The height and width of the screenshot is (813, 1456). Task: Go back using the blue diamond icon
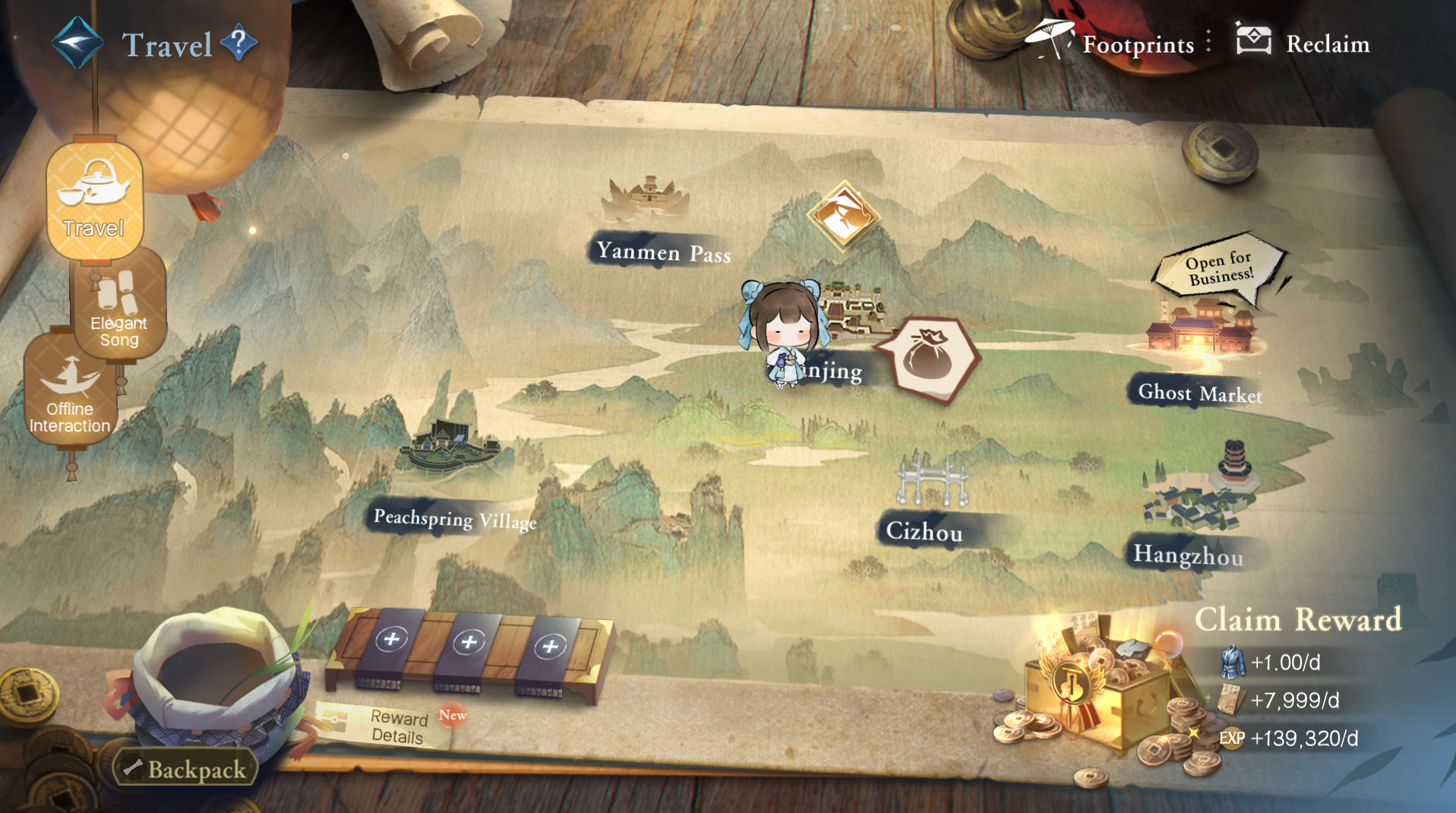click(77, 43)
